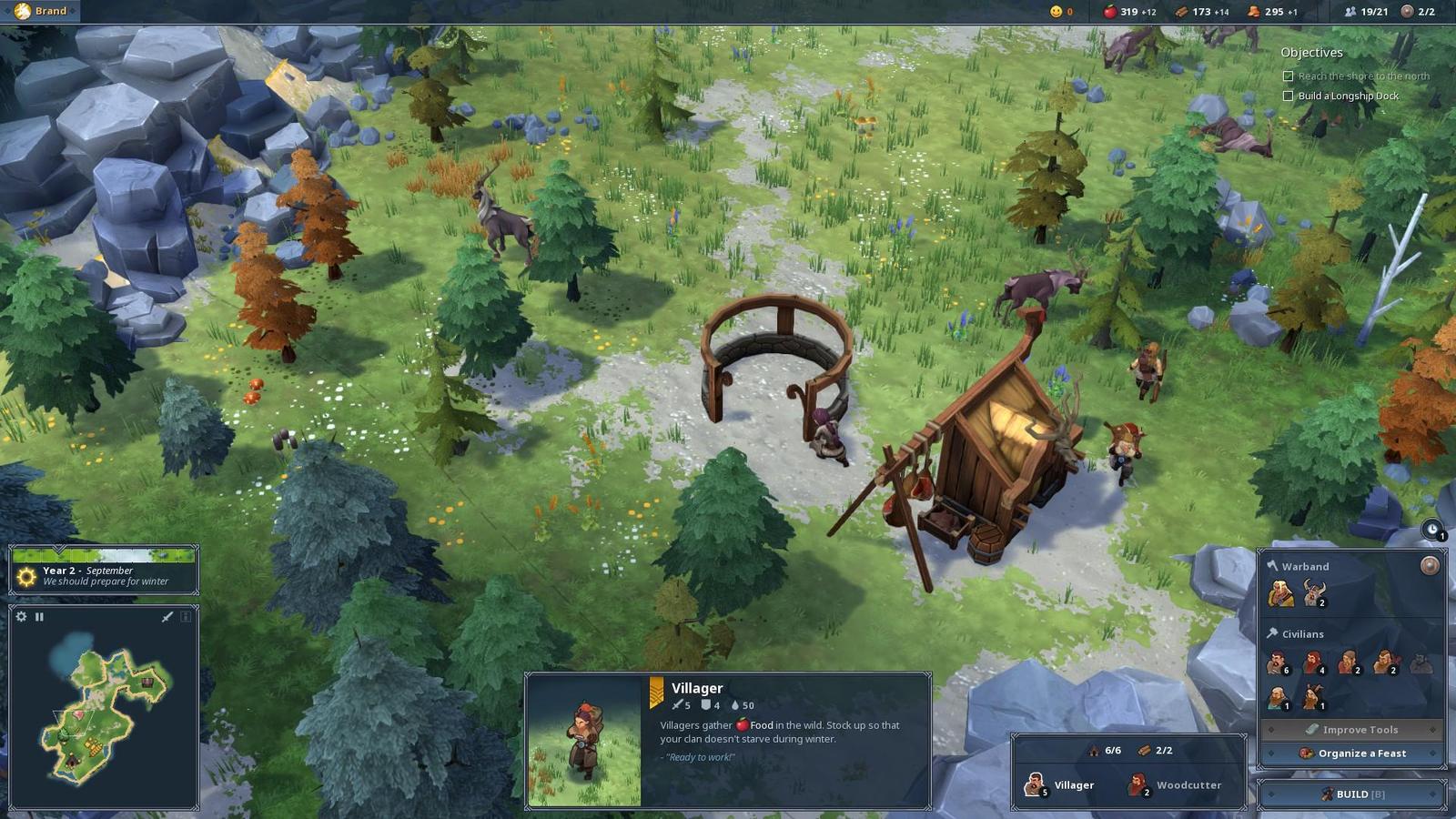Image resolution: width=1456 pixels, height=819 pixels.
Task: Pause the game with the pause icon
Action: [39, 617]
